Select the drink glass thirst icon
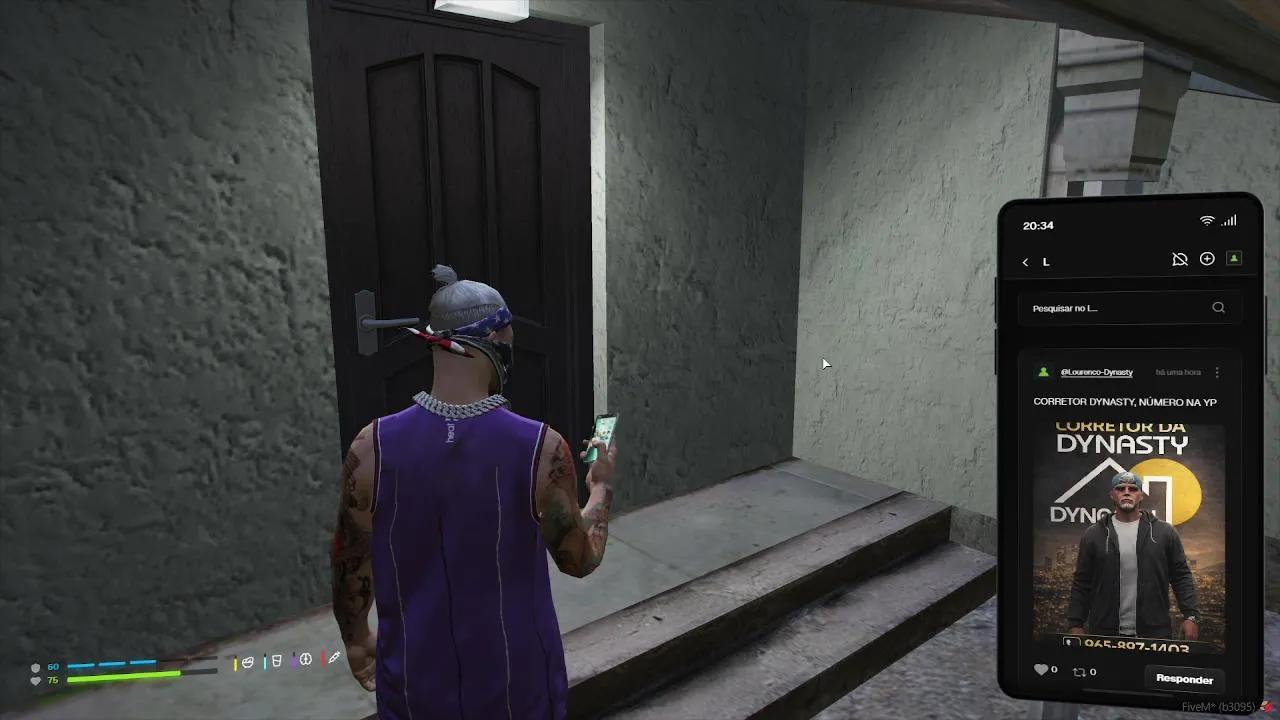This screenshot has width=1280, height=720. click(x=274, y=659)
